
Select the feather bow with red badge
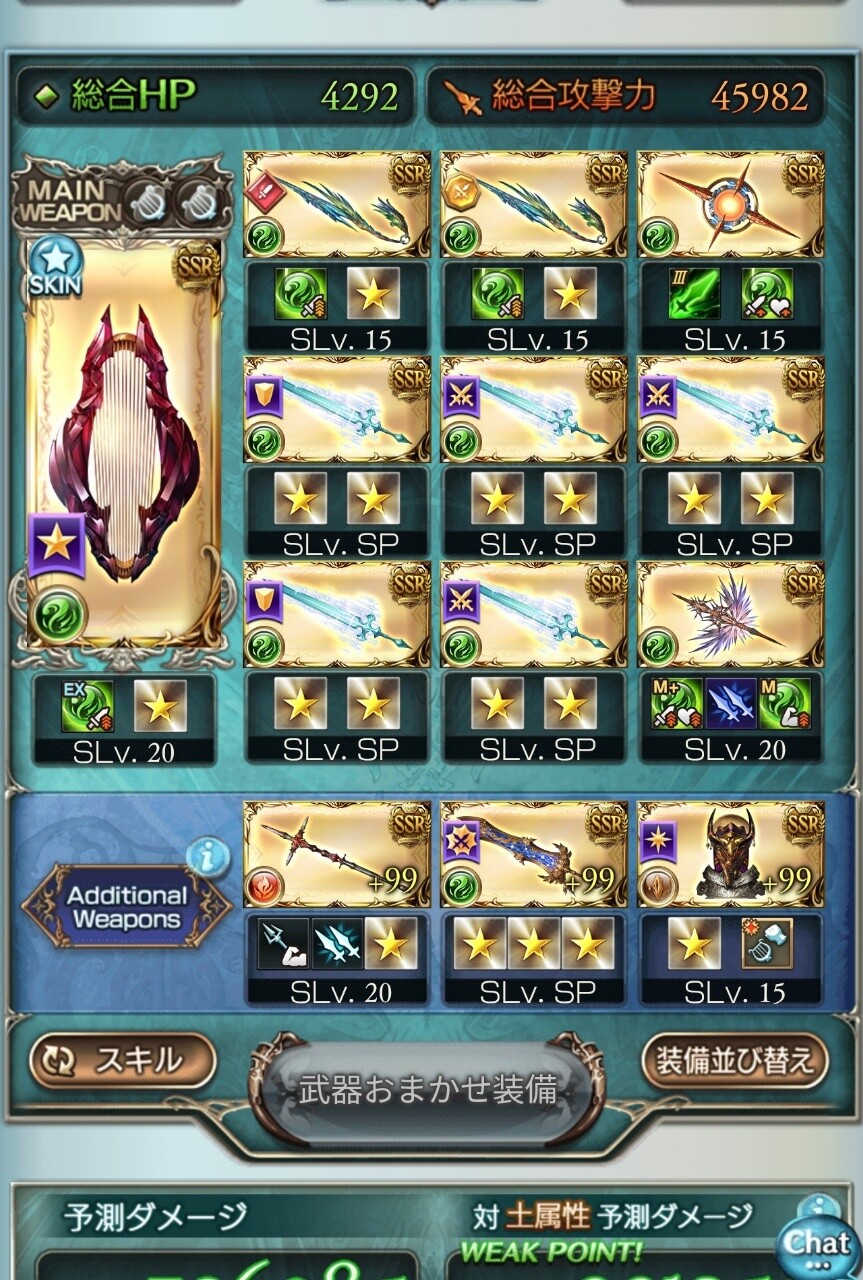coord(337,205)
